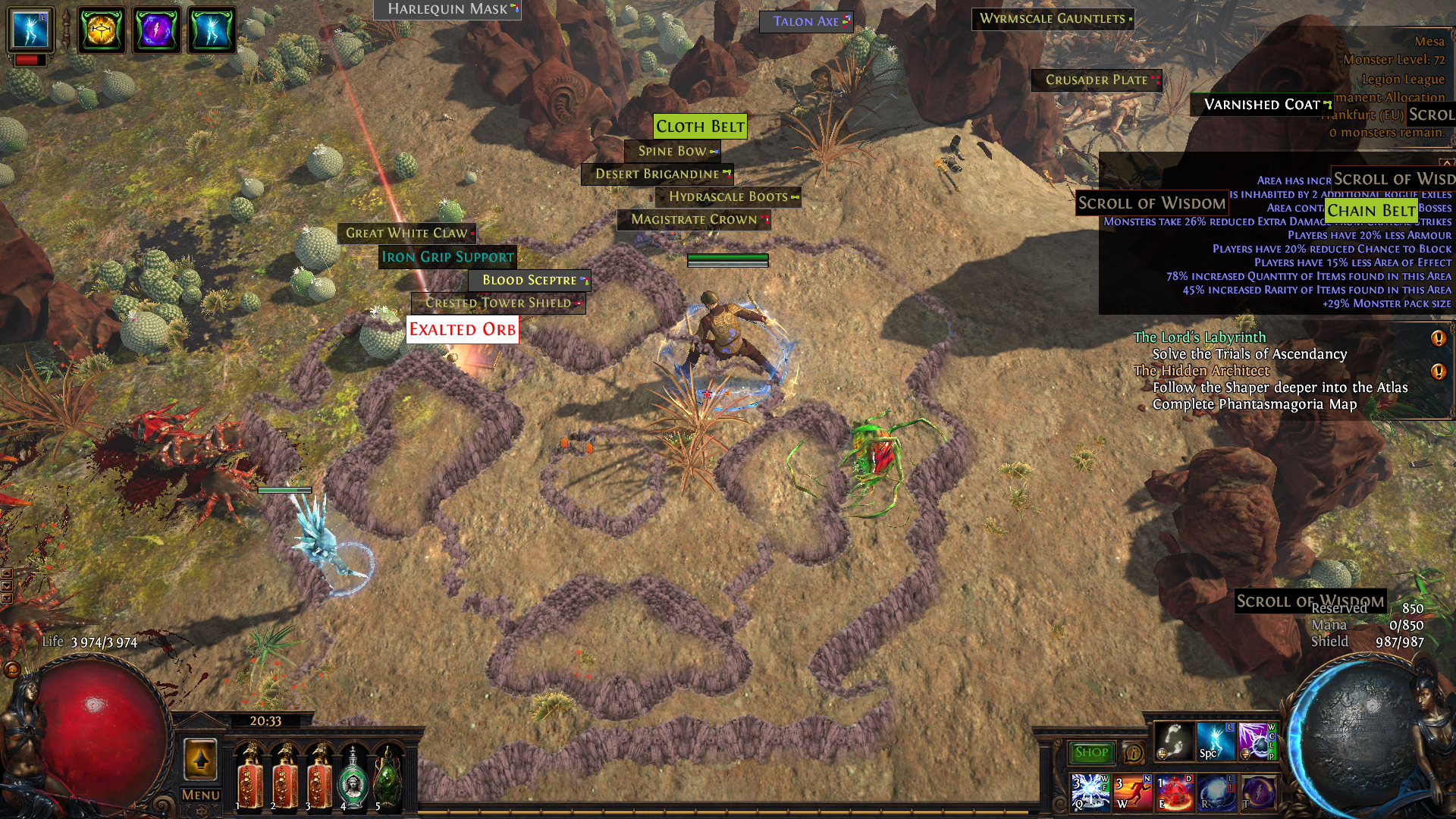Pick up the Exalted Orb label
This screenshot has width=1456, height=819.
tap(463, 330)
